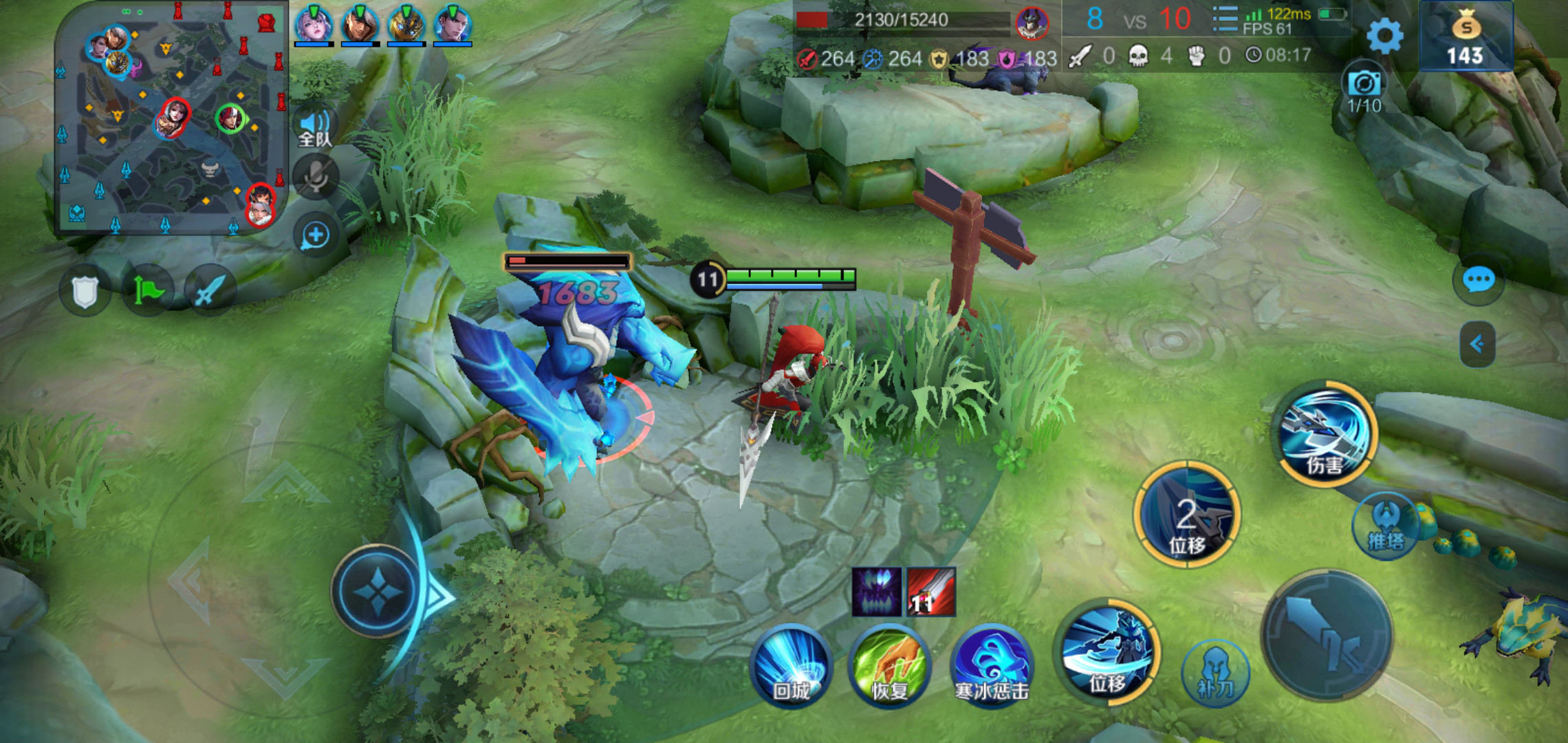Send the sword attack signal
Screen dimensions: 1568x743
pyautogui.click(x=210, y=290)
